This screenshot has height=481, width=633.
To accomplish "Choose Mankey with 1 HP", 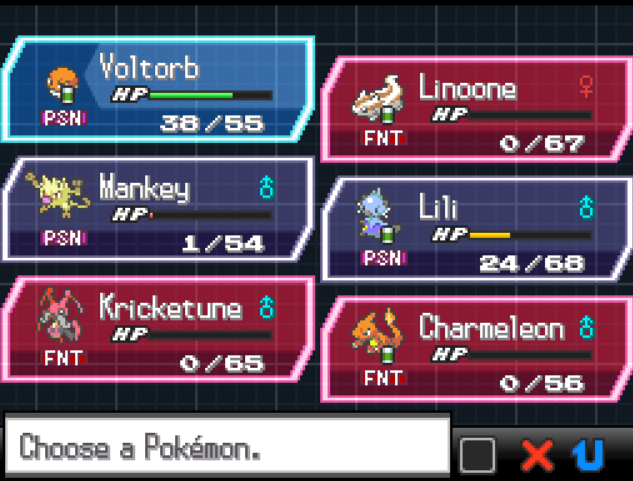I will [x=160, y=212].
